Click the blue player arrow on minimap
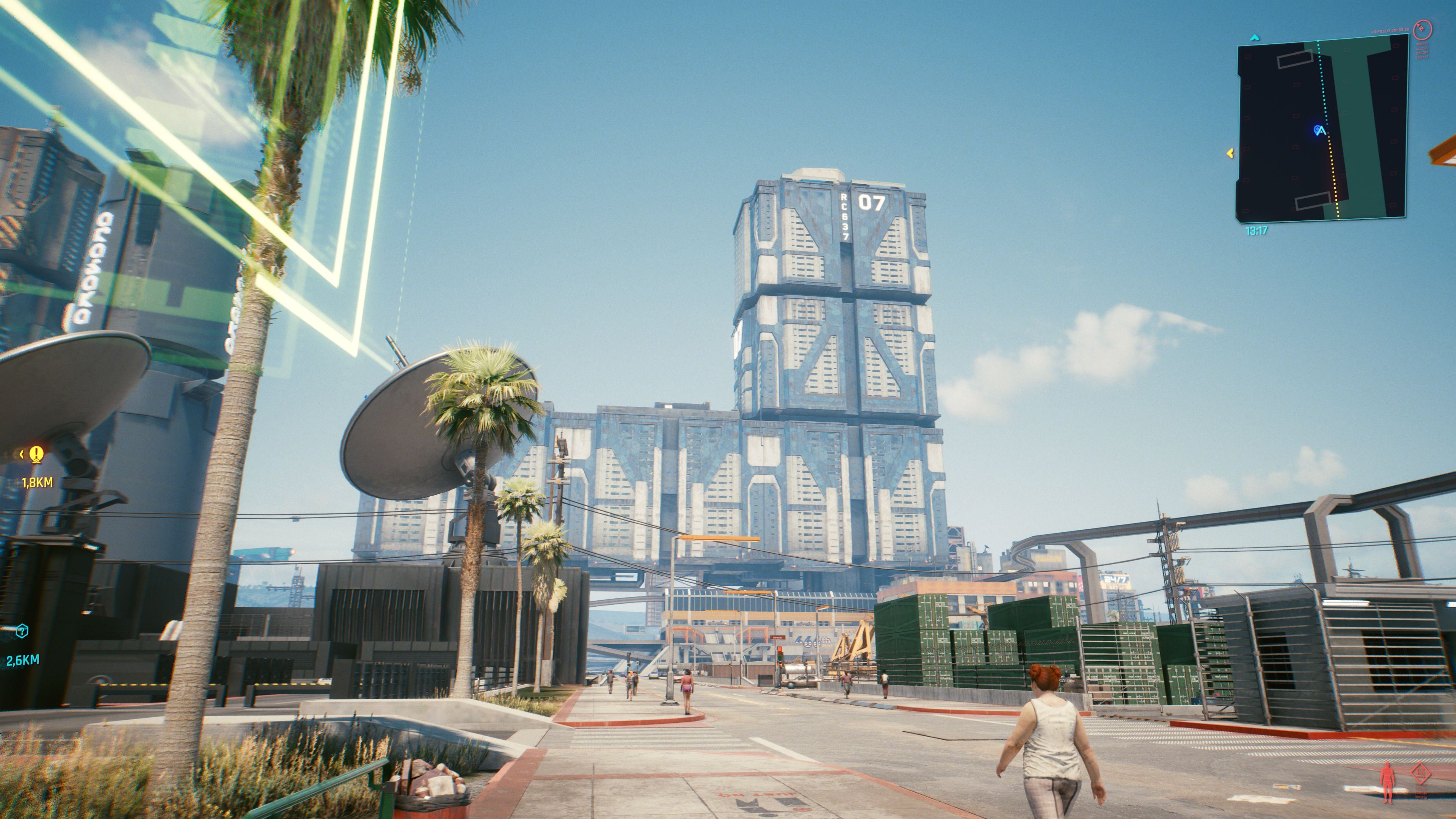Screen dimensions: 1456x819 [1320, 130]
